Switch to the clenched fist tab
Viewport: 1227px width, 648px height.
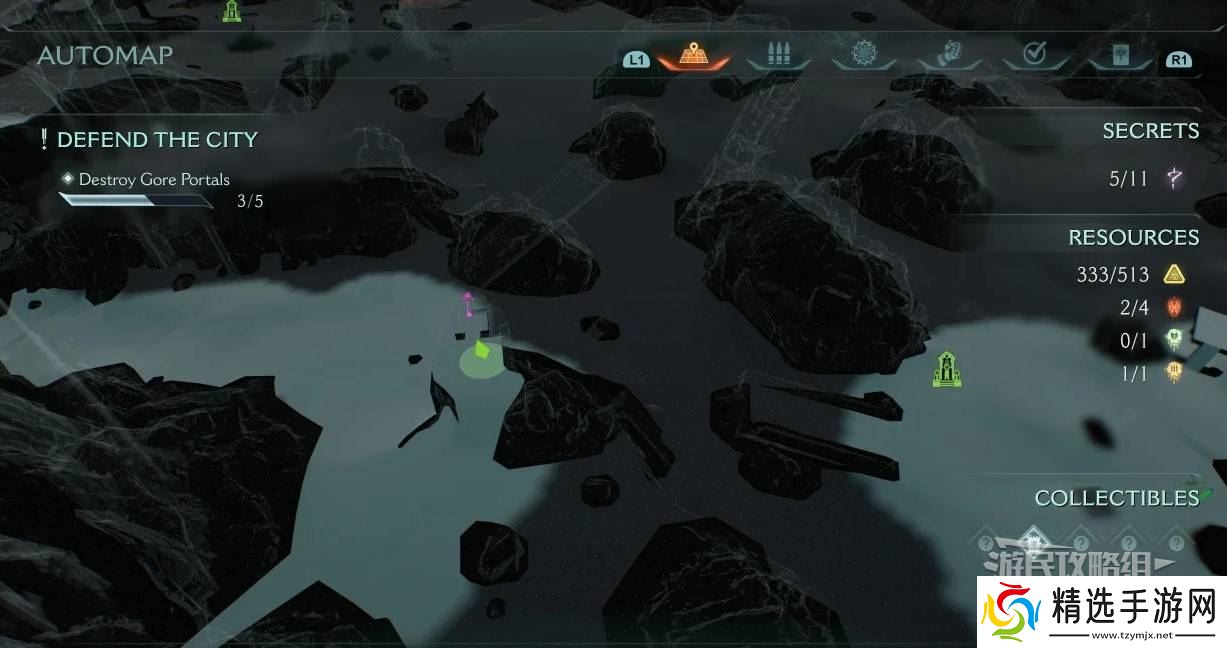click(949, 54)
